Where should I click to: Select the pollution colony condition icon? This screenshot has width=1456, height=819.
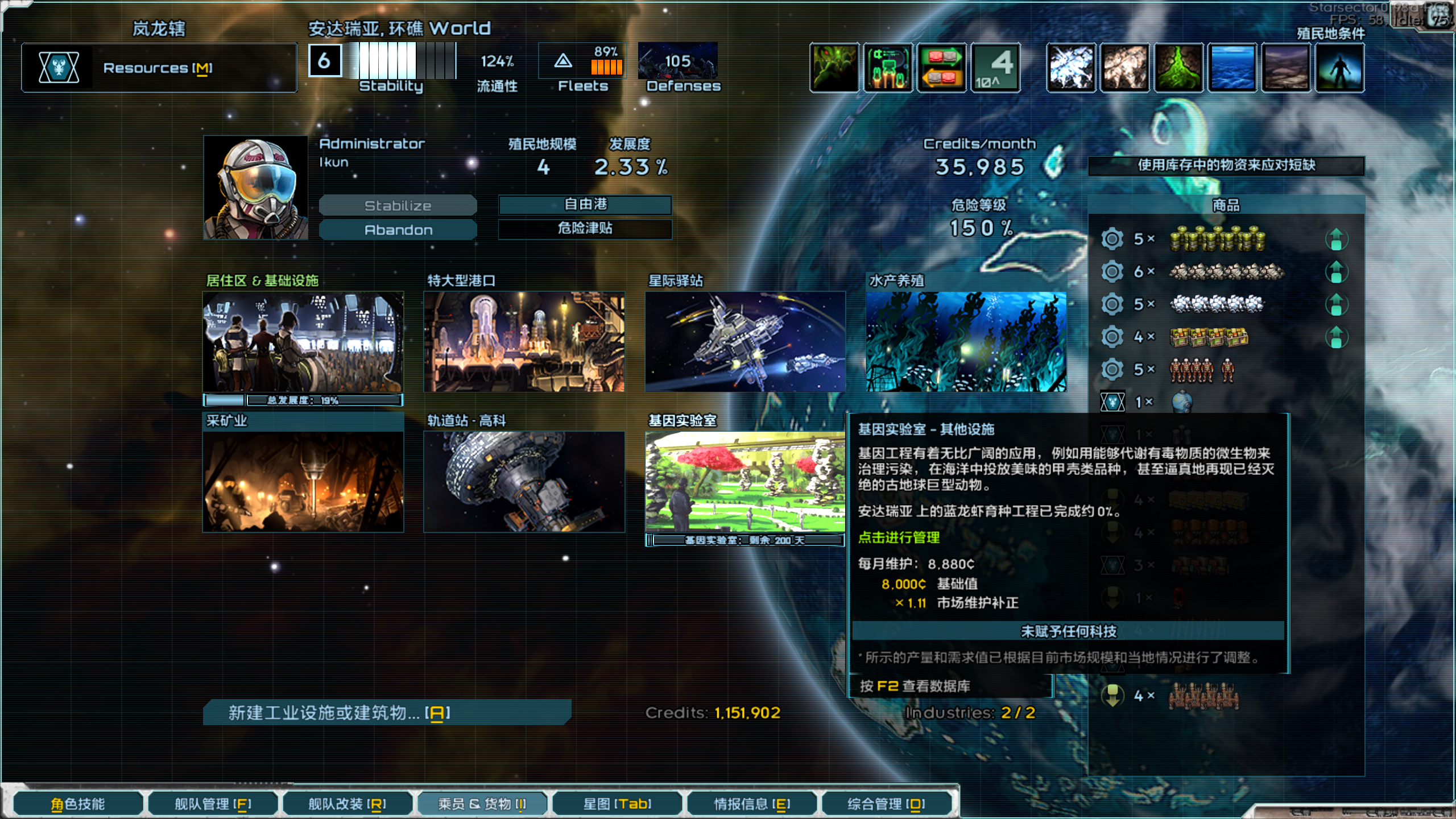tap(1177, 68)
